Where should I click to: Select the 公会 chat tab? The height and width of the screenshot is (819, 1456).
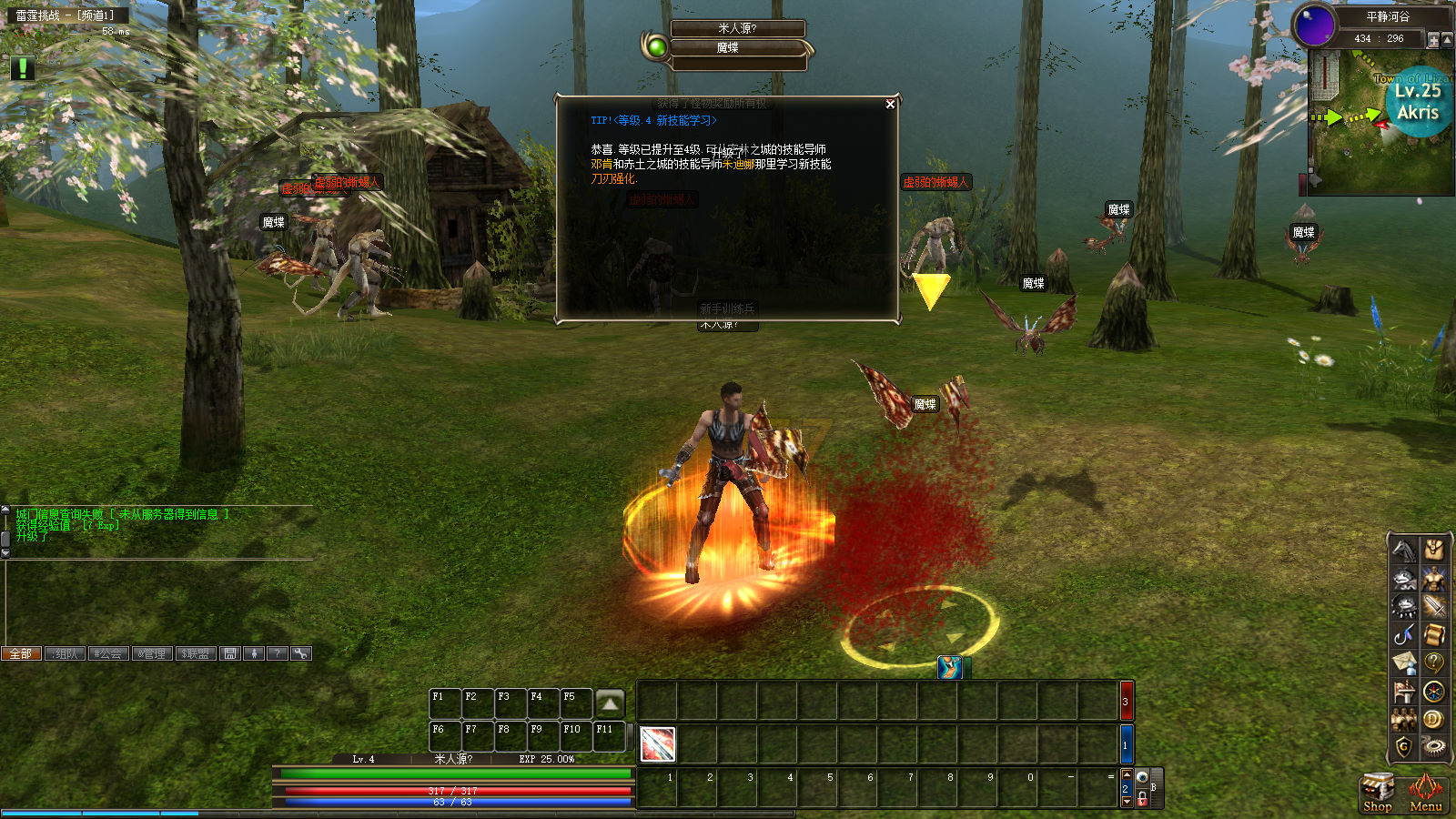click(x=108, y=653)
